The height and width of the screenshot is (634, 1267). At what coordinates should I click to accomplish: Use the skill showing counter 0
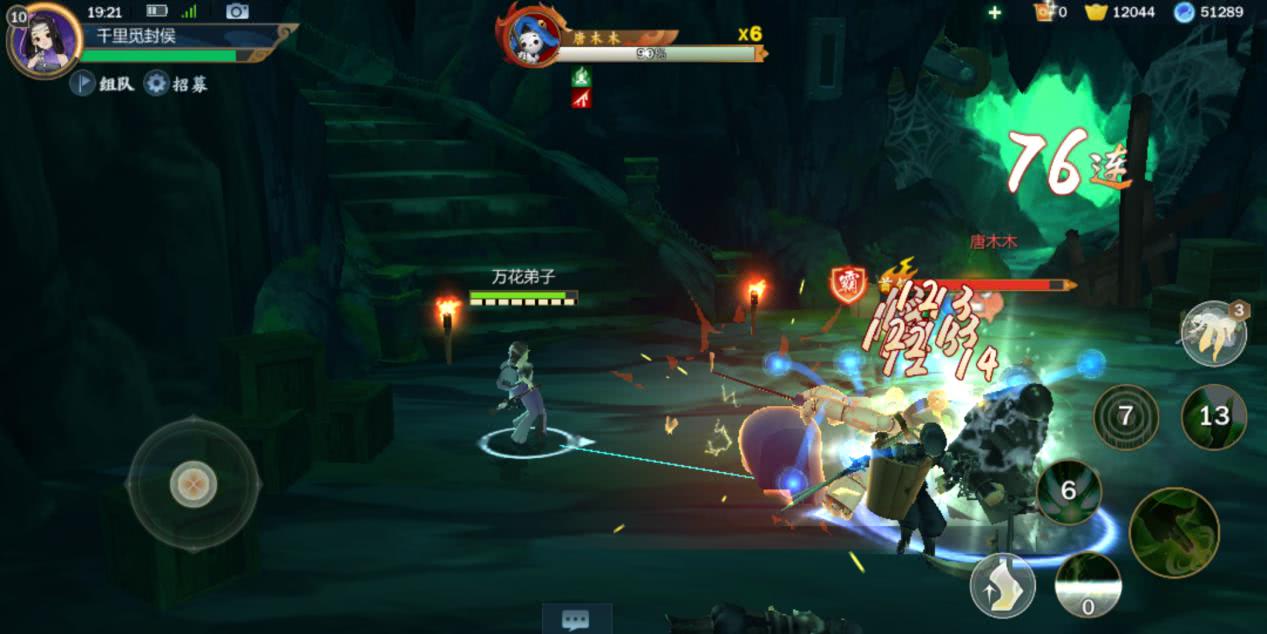pos(1088,585)
